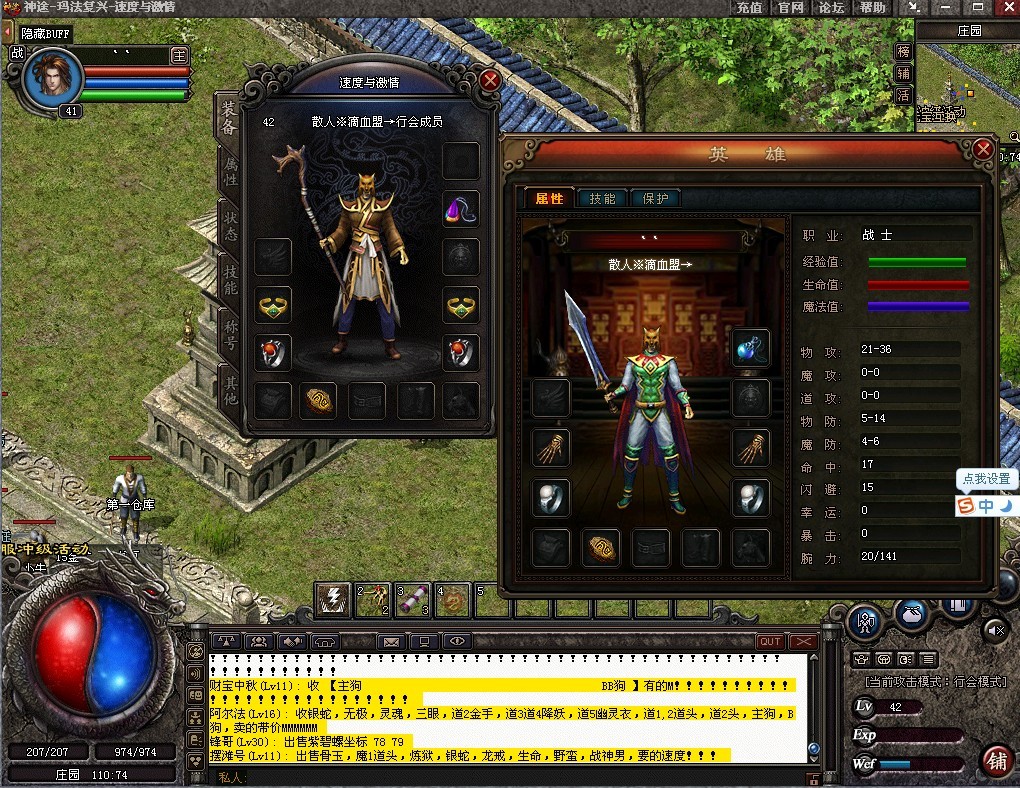Open the activities (活) button by minimap
This screenshot has width=1020, height=788.
tap(903, 95)
